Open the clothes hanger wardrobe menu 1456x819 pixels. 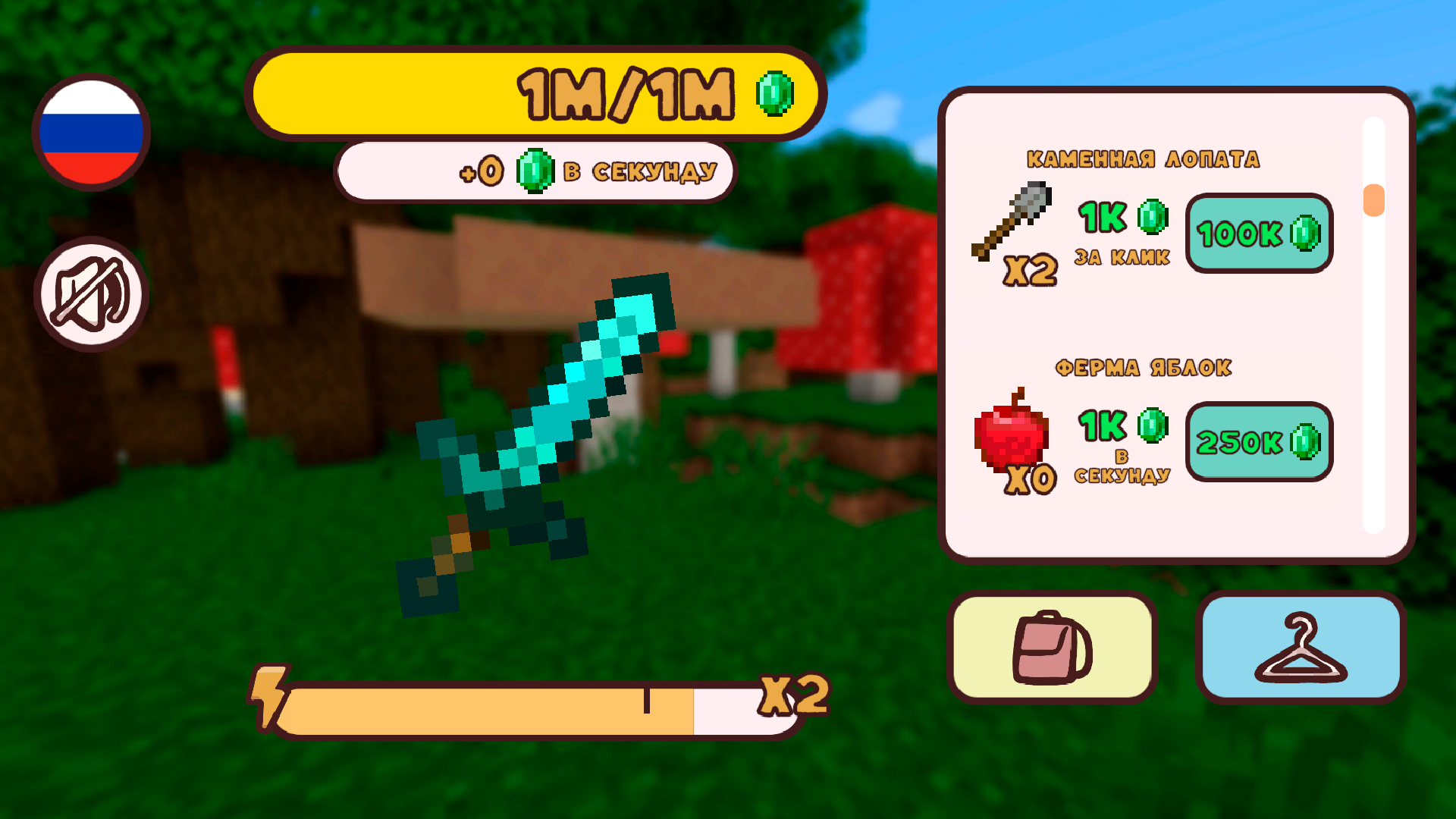[x=1300, y=646]
